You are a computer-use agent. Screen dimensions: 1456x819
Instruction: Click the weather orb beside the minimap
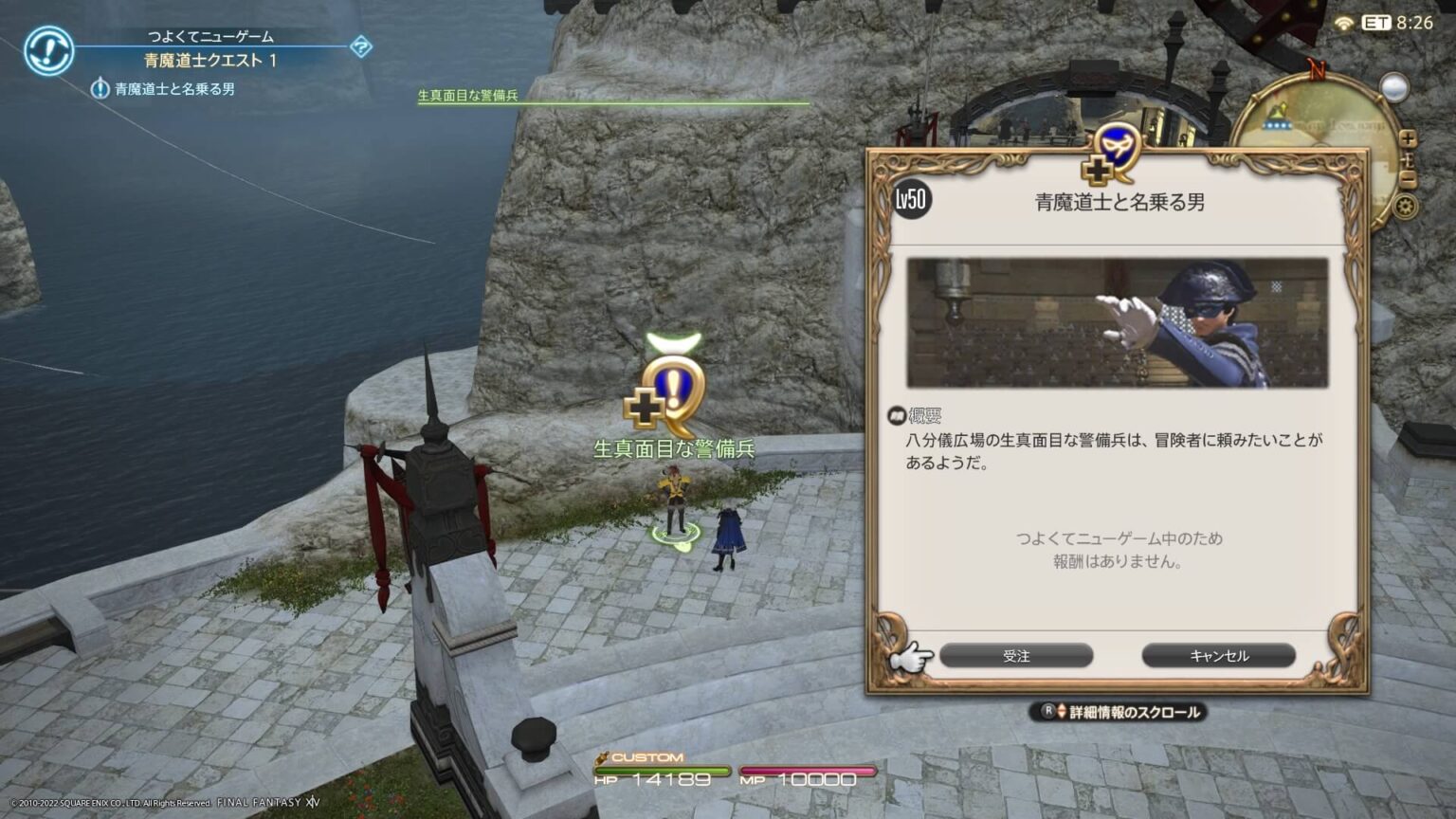[1393, 87]
